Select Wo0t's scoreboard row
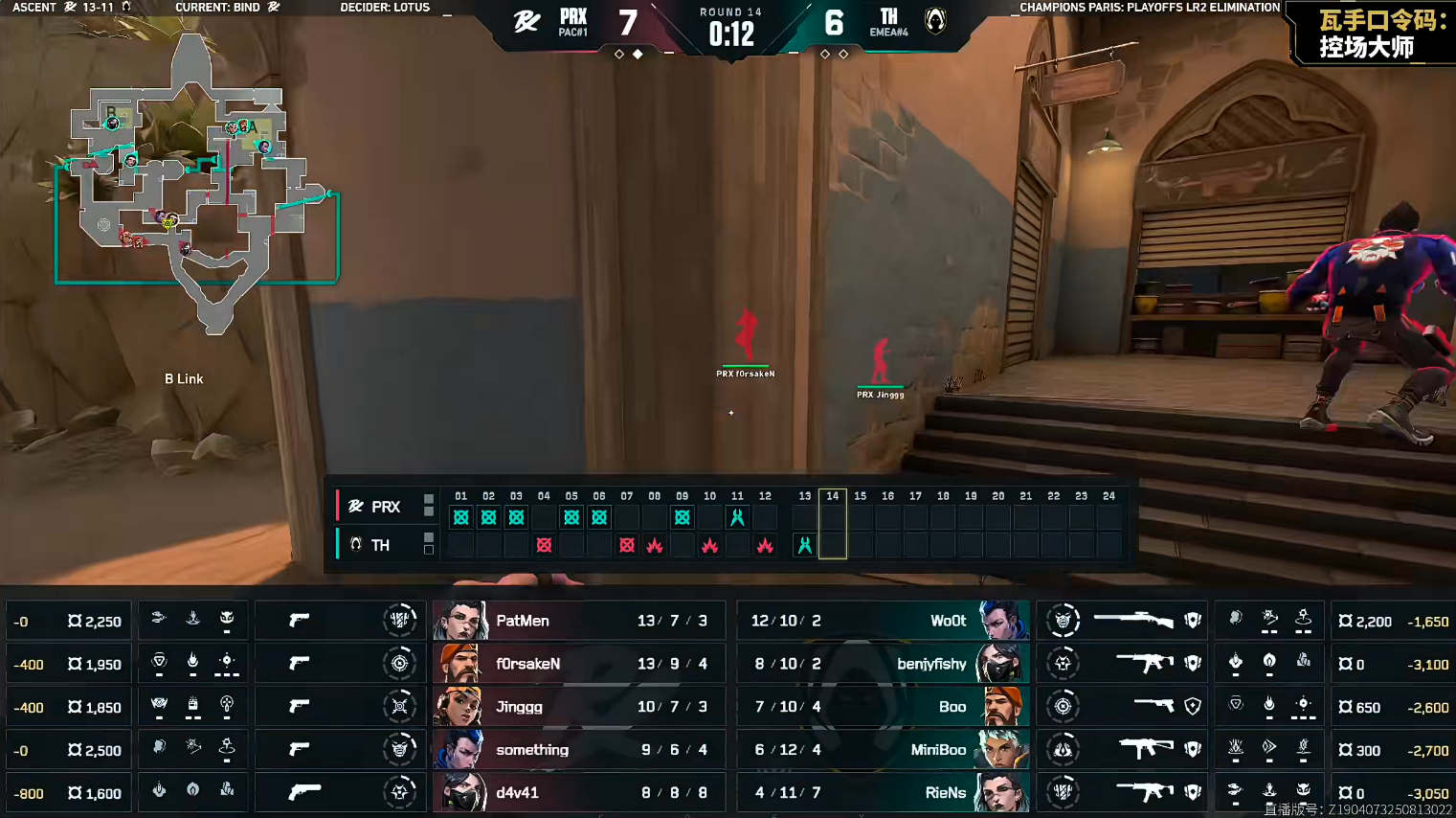The image size is (1456, 818). pyautogui.click(x=883, y=621)
